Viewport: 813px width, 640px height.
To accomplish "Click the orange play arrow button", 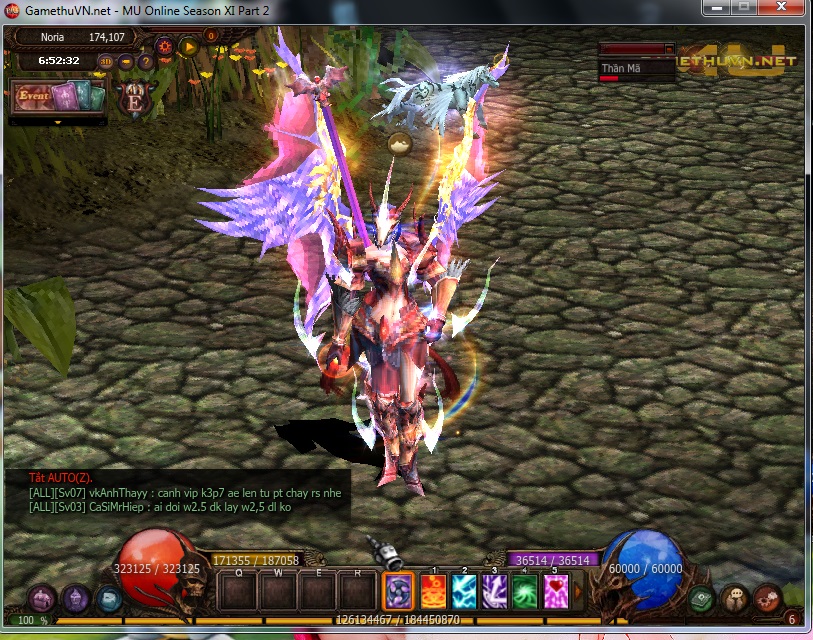I will 188,45.
